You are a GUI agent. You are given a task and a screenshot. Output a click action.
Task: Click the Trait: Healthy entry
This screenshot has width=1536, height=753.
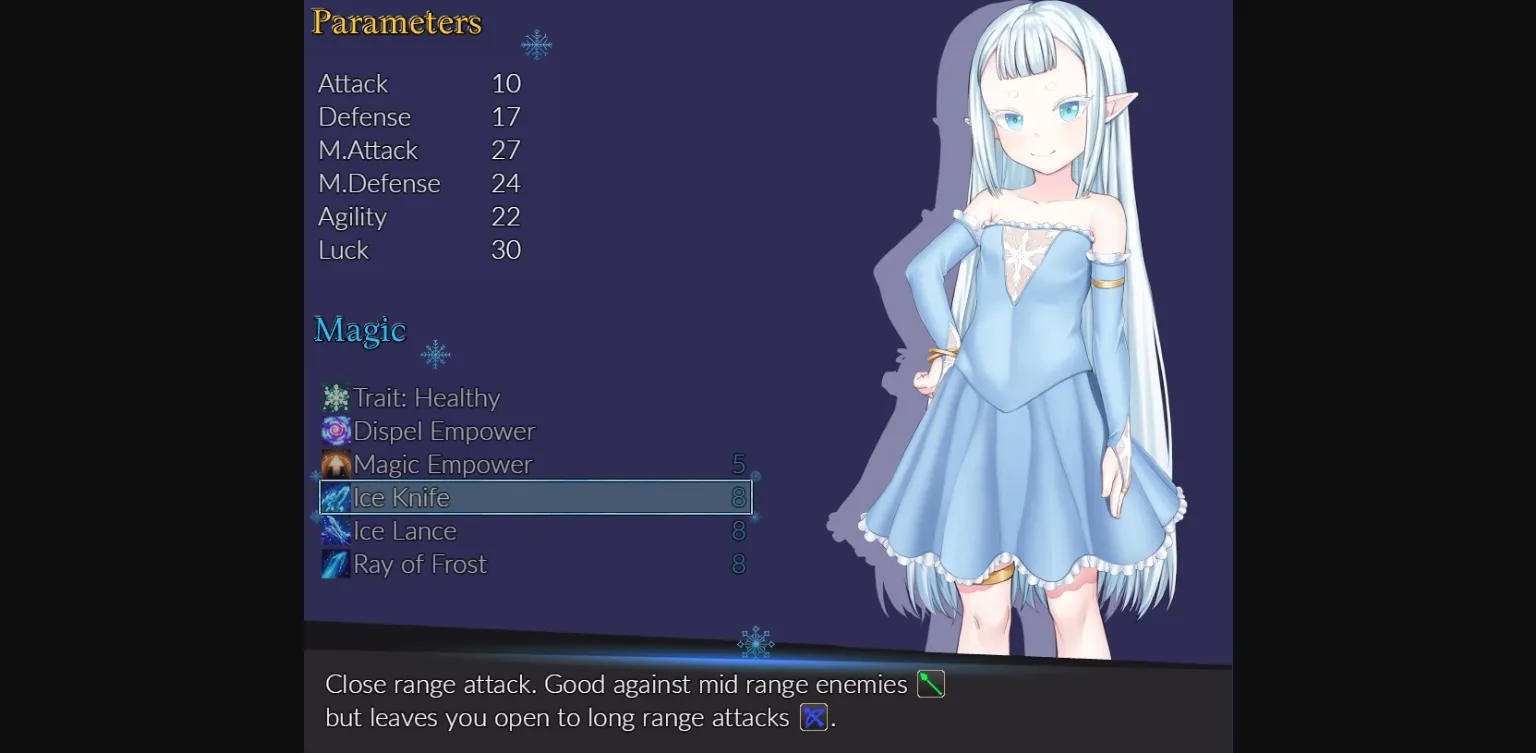tap(427, 398)
